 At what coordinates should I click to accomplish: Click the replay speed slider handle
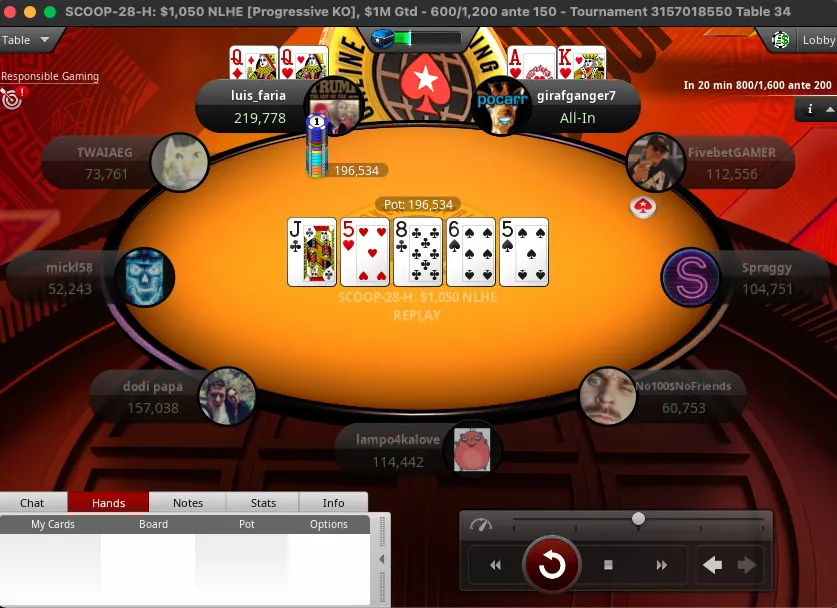click(x=638, y=519)
